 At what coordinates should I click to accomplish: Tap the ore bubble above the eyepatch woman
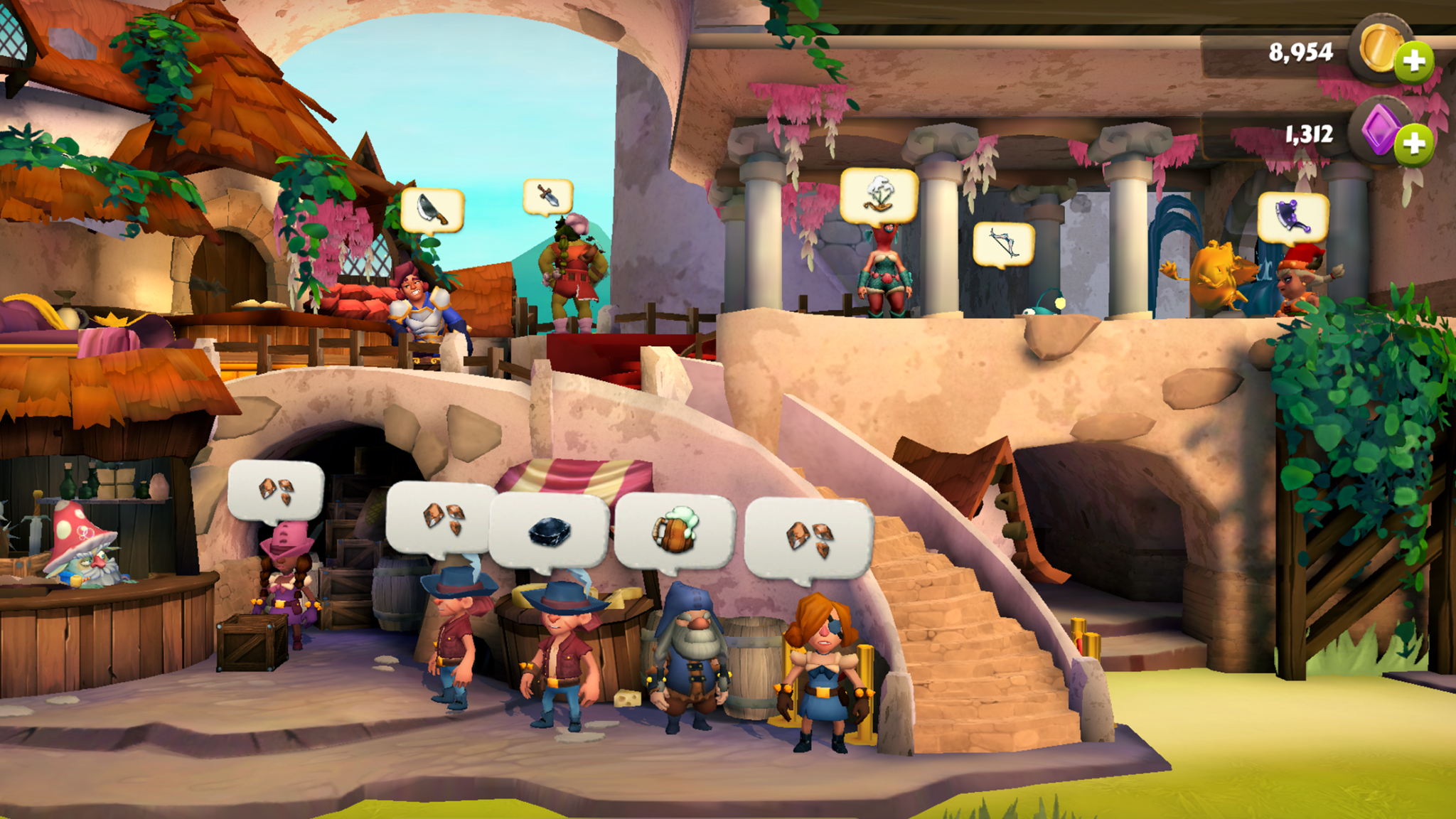[808, 537]
